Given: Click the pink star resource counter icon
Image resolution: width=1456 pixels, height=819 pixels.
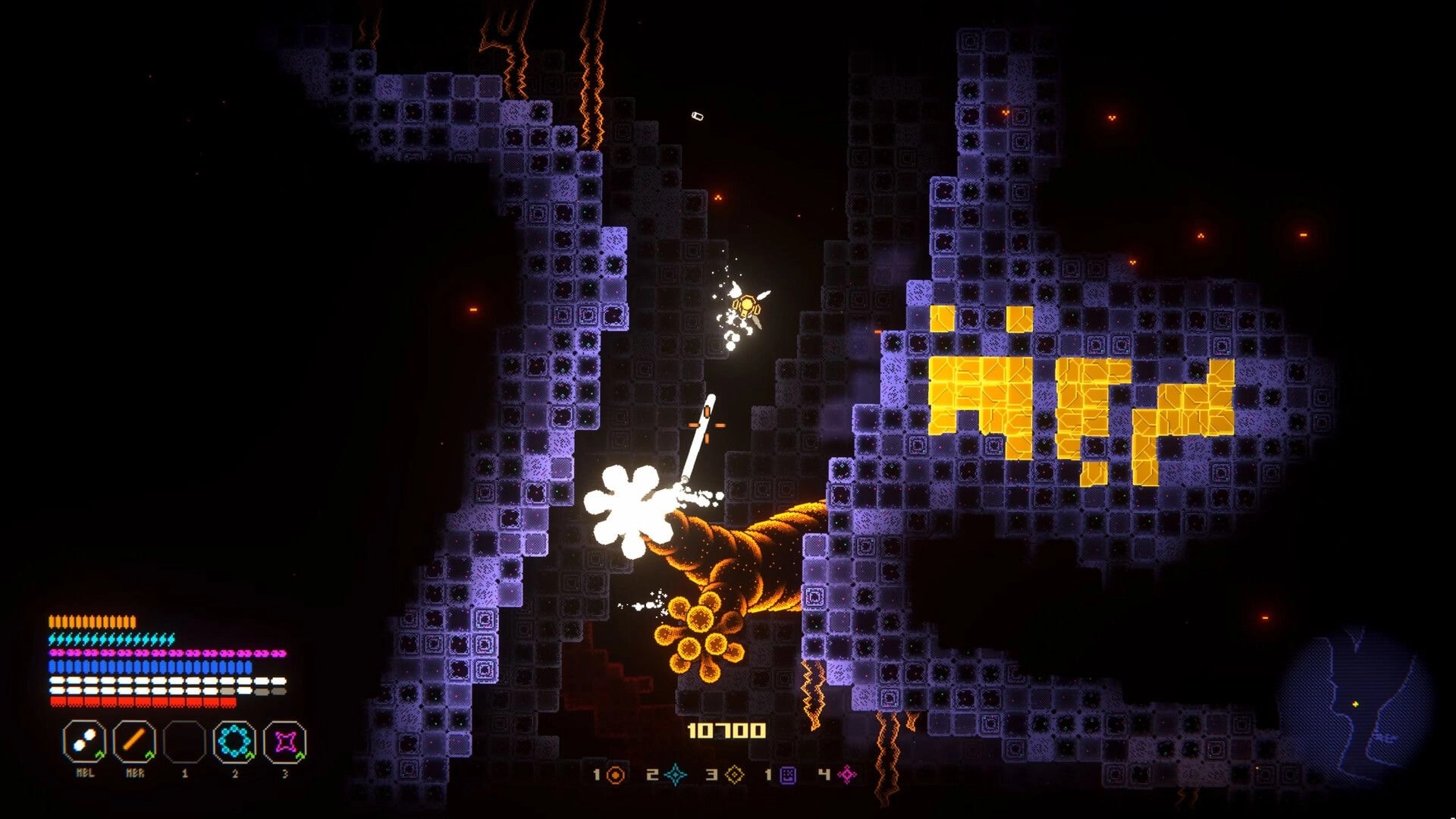Looking at the screenshot, I should (x=847, y=775).
